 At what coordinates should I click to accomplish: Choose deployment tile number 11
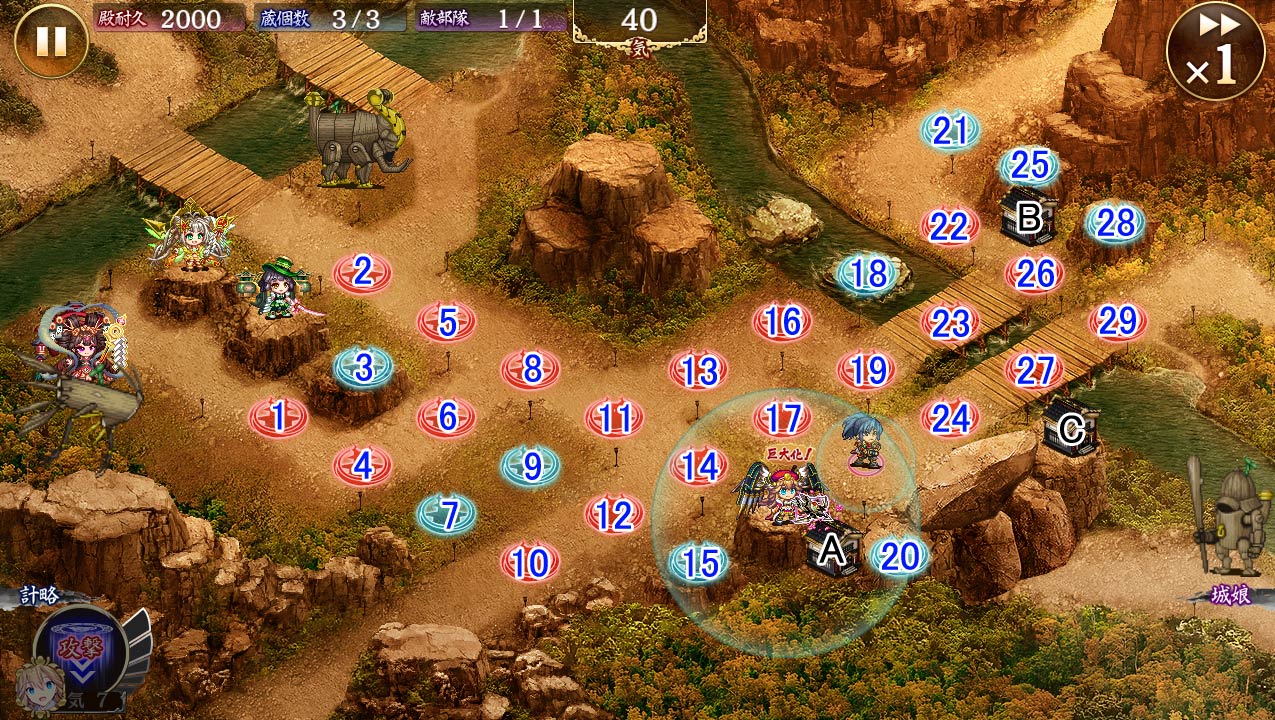click(614, 417)
